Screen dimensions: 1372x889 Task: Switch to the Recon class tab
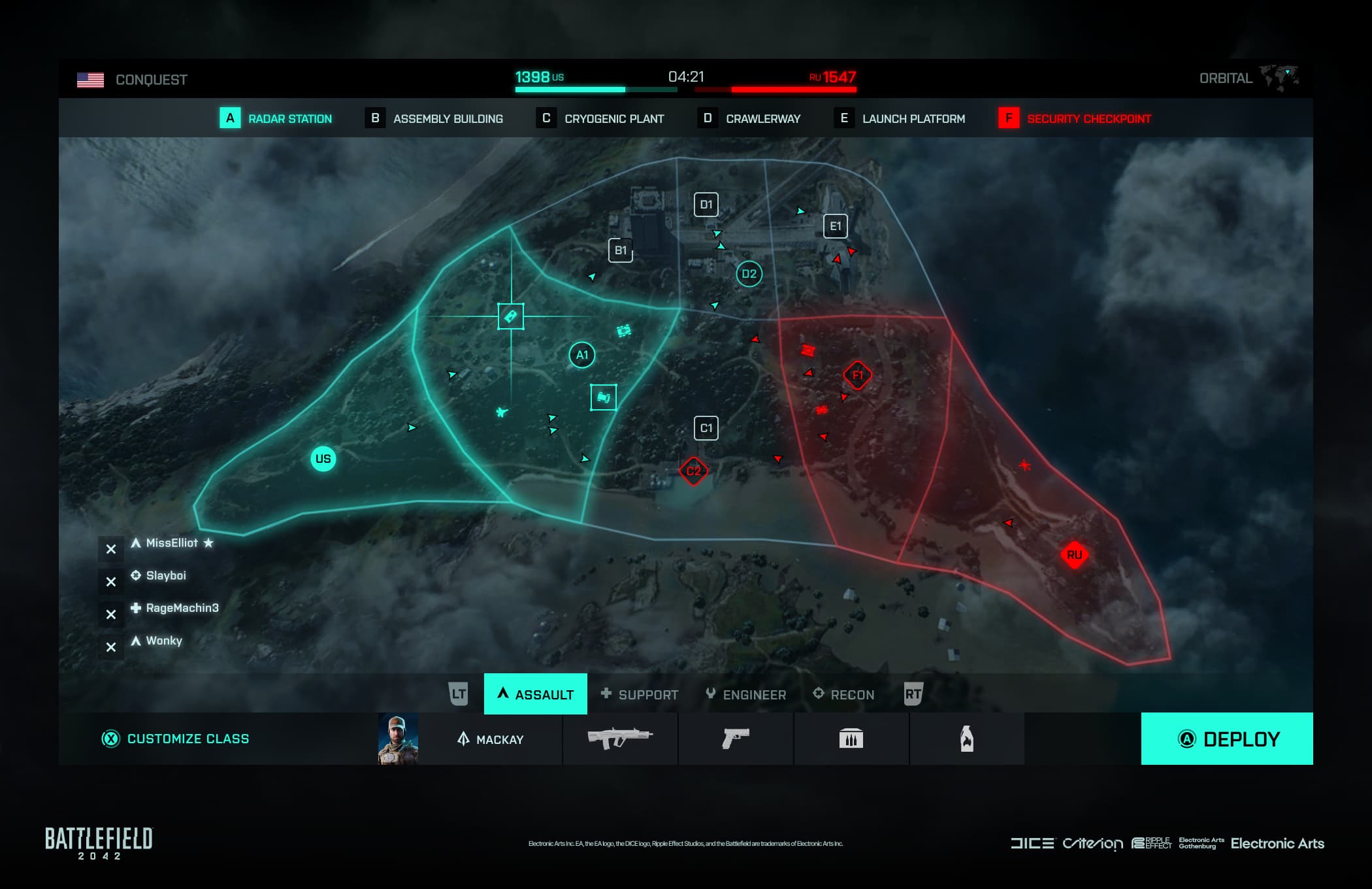[843, 694]
